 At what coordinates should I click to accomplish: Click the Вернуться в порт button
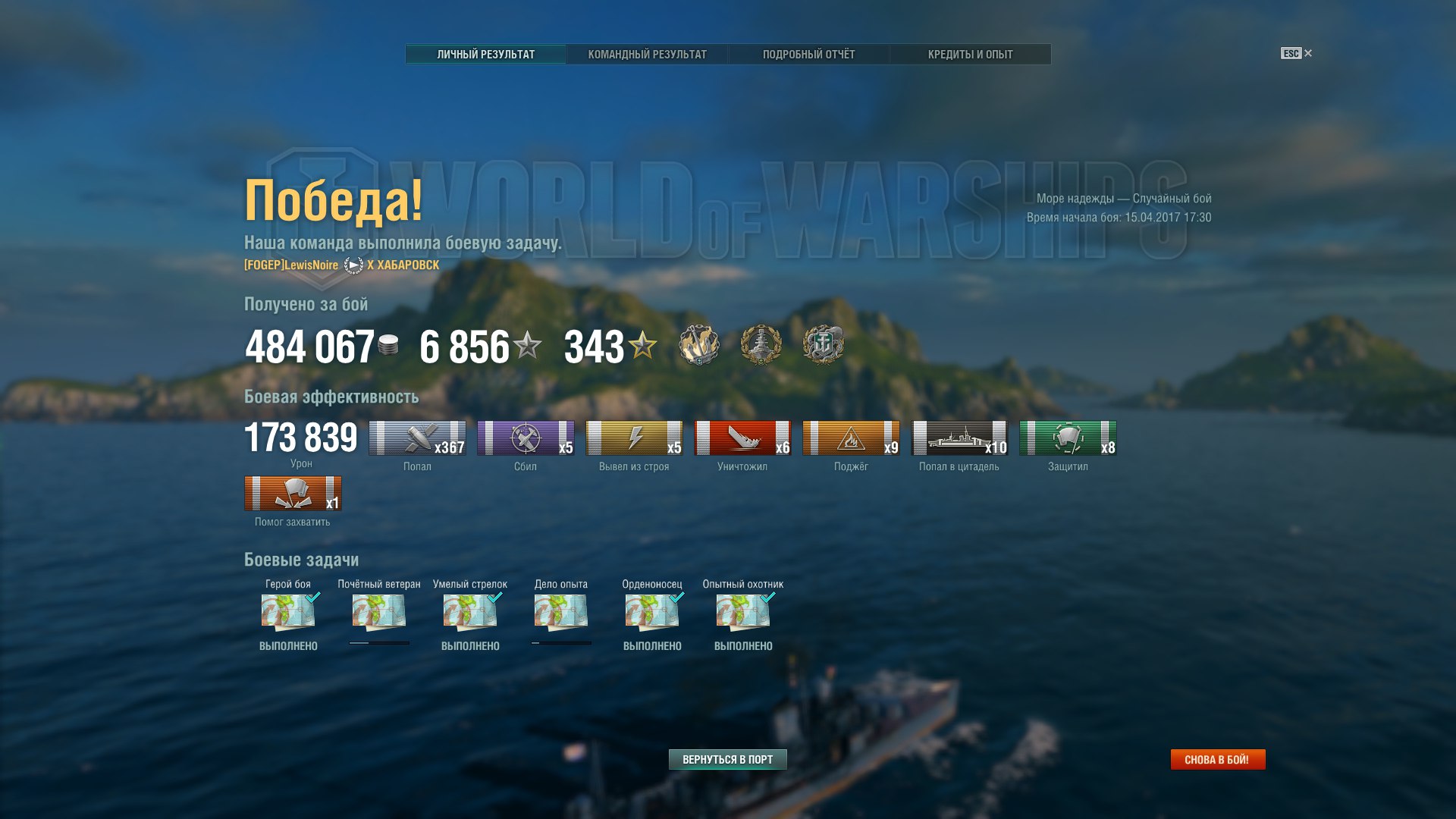[x=727, y=759]
